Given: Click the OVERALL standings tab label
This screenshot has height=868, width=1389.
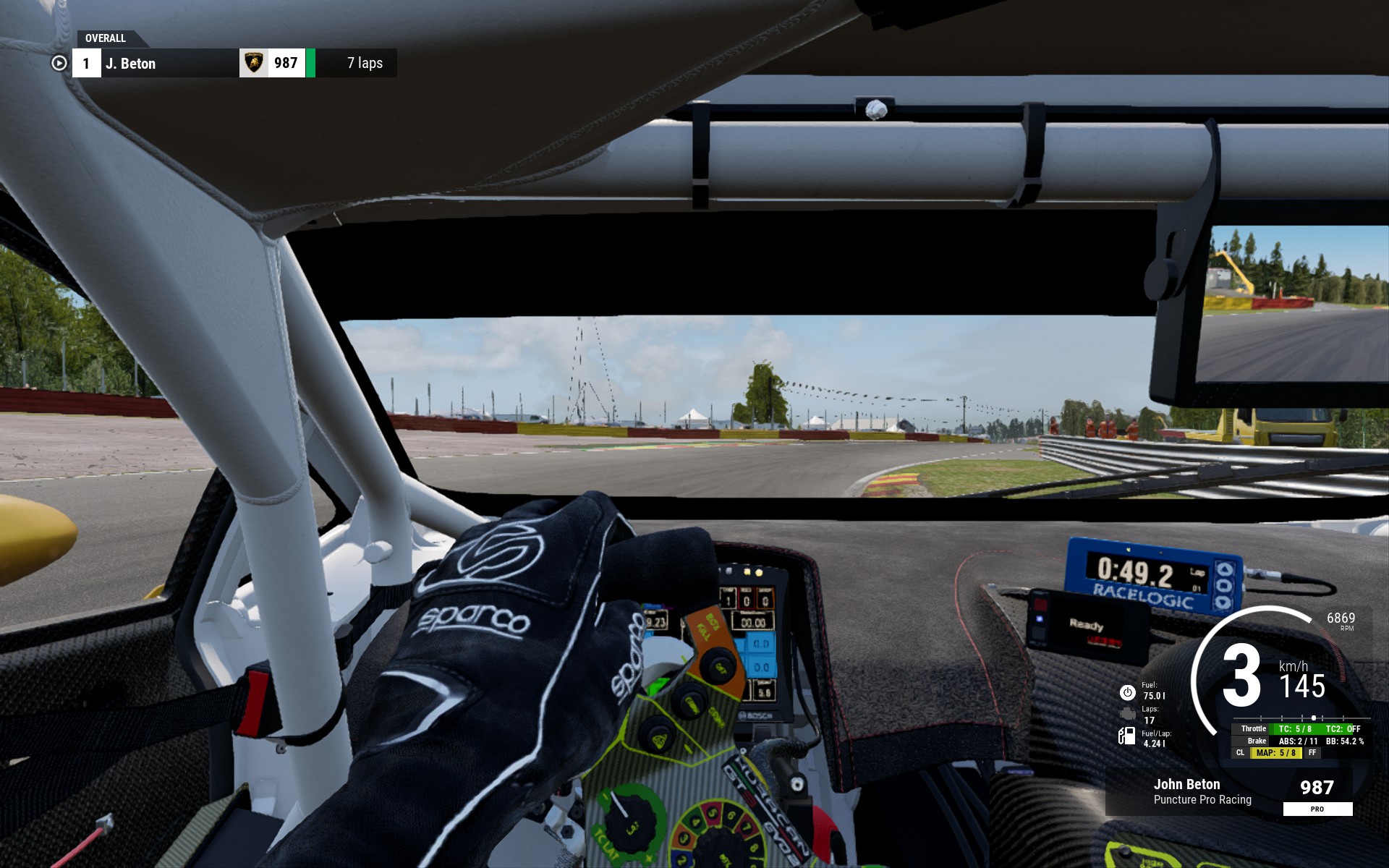Looking at the screenshot, I should click(x=106, y=38).
